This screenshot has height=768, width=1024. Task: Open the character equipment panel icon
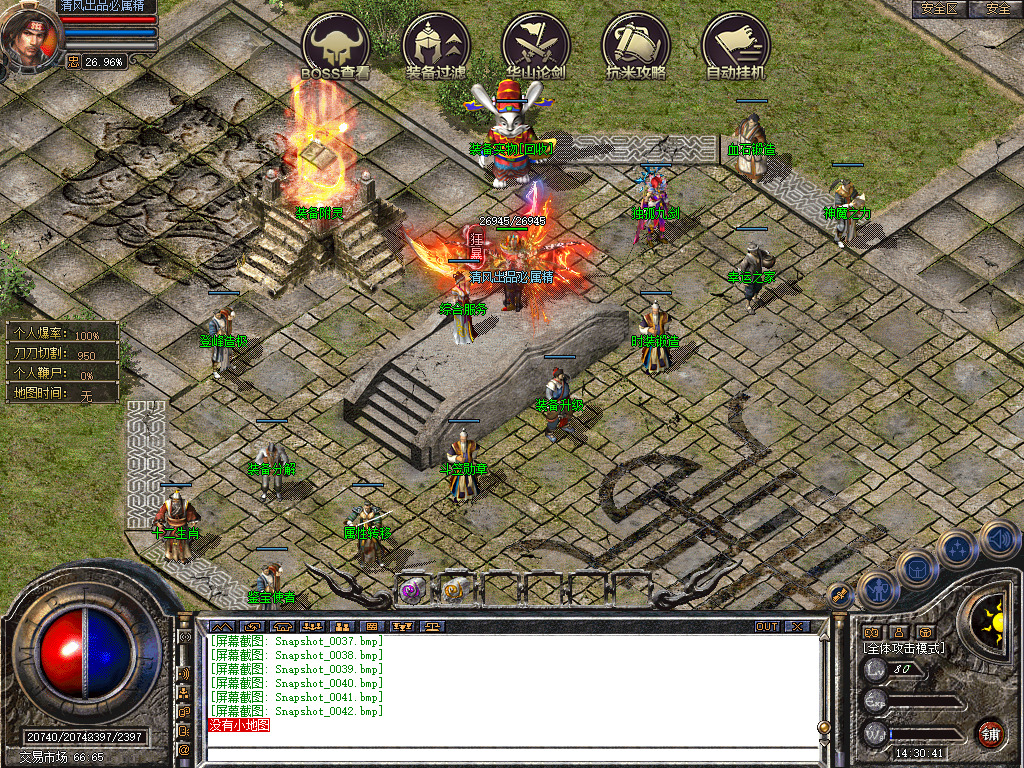[x=877, y=590]
